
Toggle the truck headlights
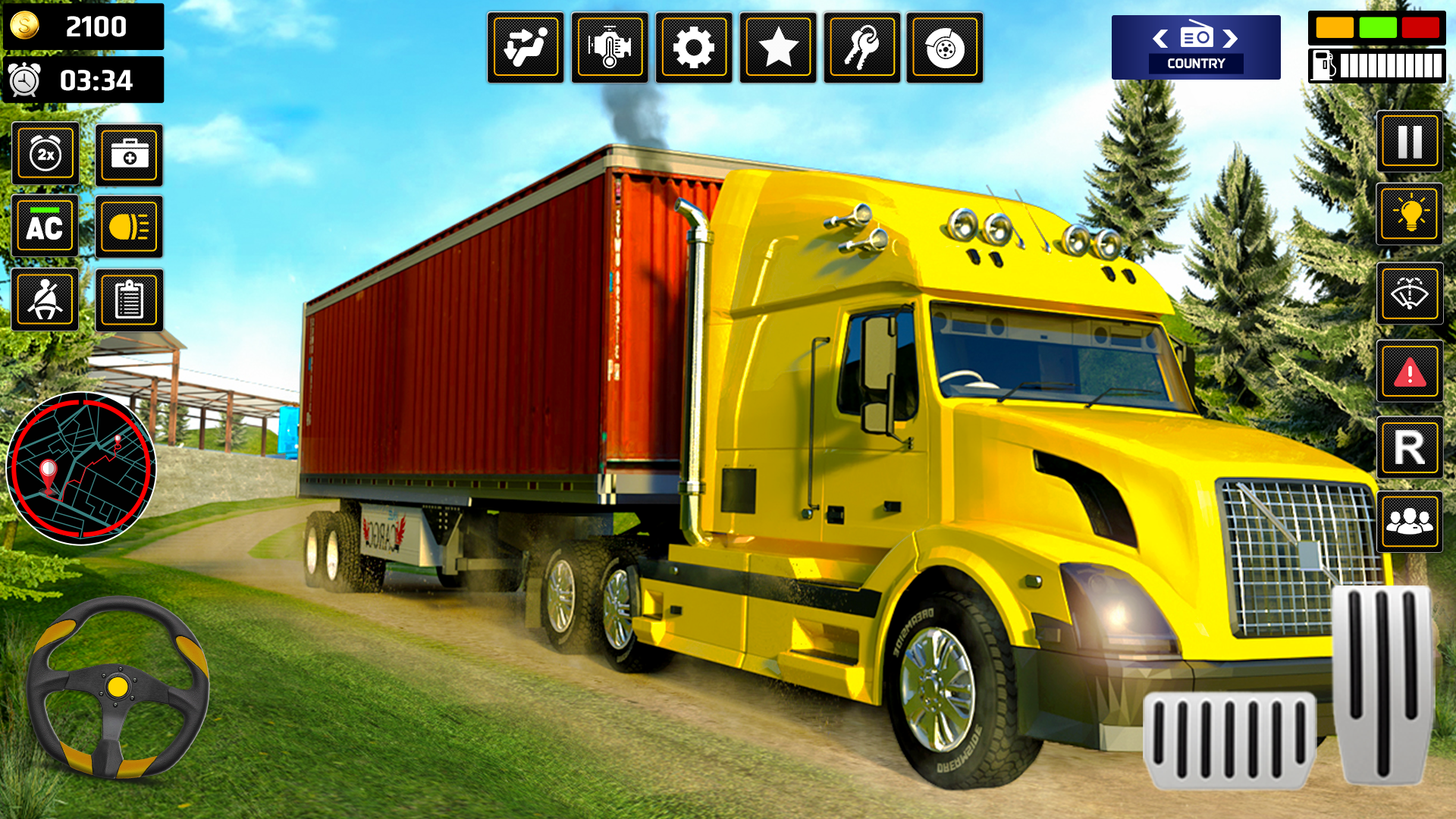click(129, 225)
